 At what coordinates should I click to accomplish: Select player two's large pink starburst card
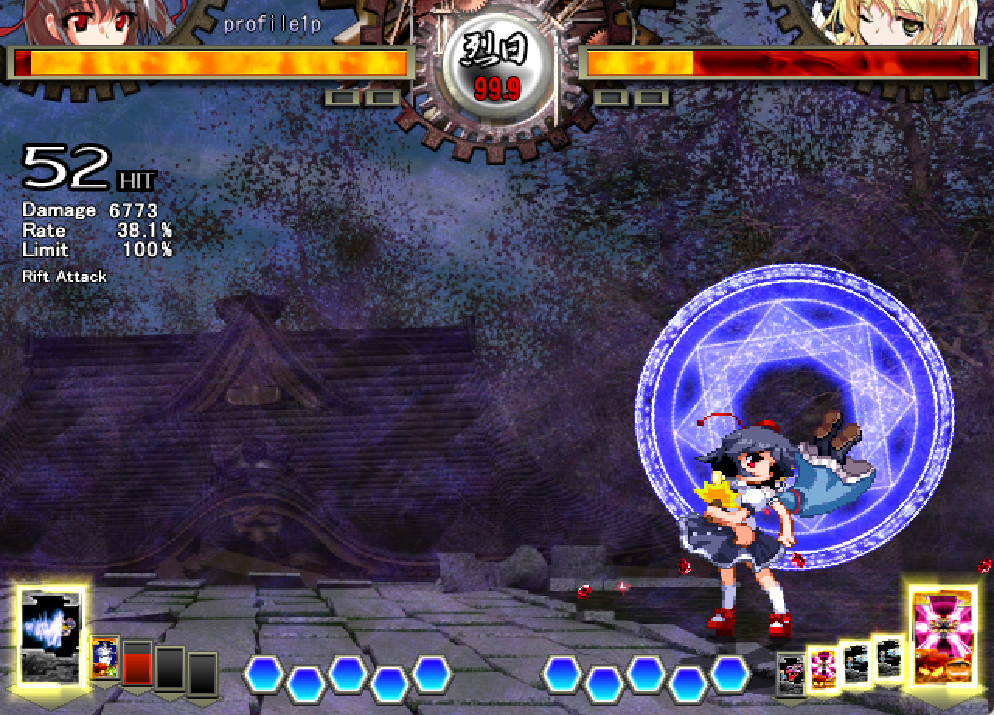click(942, 637)
